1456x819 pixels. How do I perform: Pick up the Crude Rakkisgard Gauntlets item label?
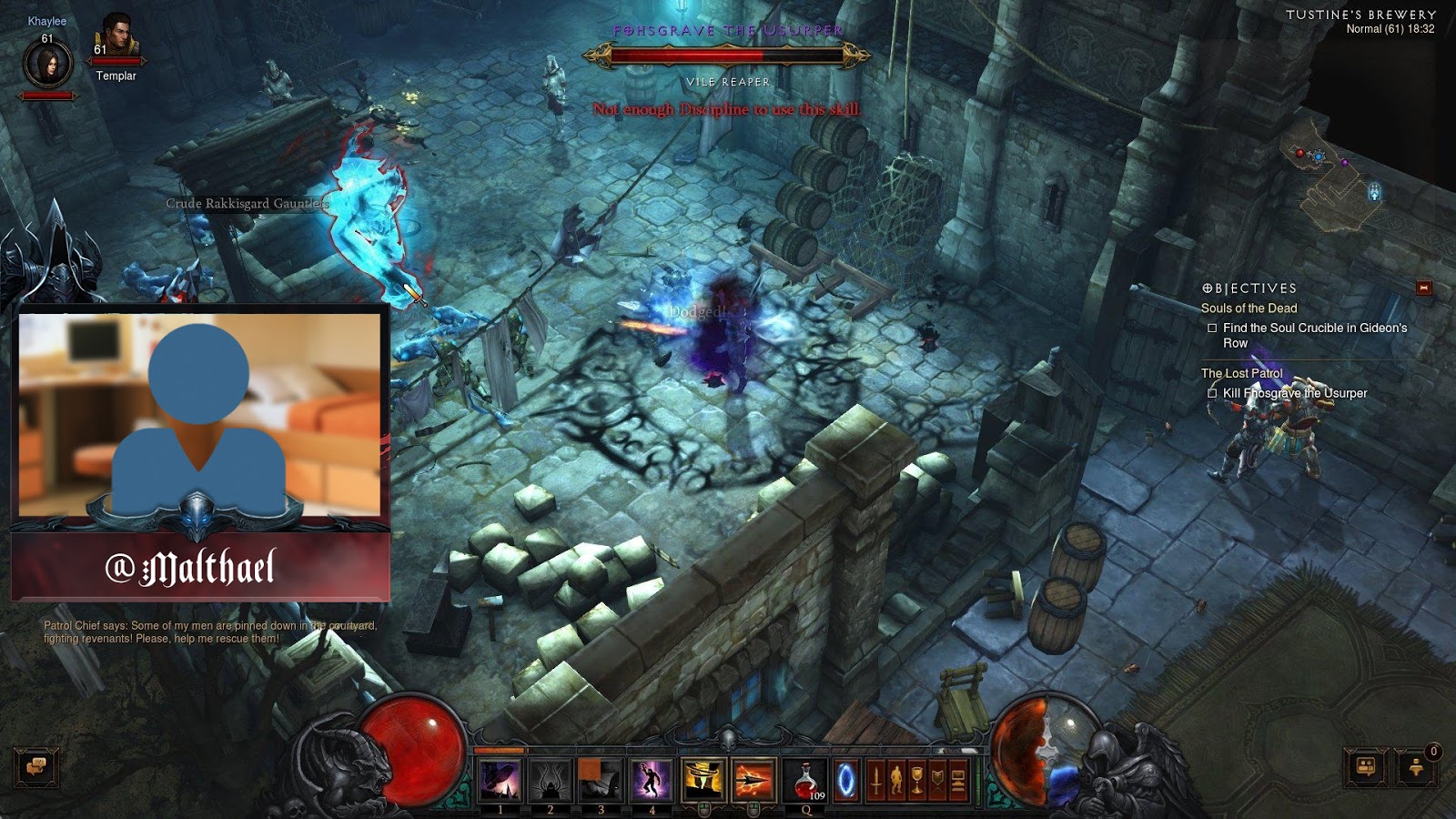(x=246, y=205)
